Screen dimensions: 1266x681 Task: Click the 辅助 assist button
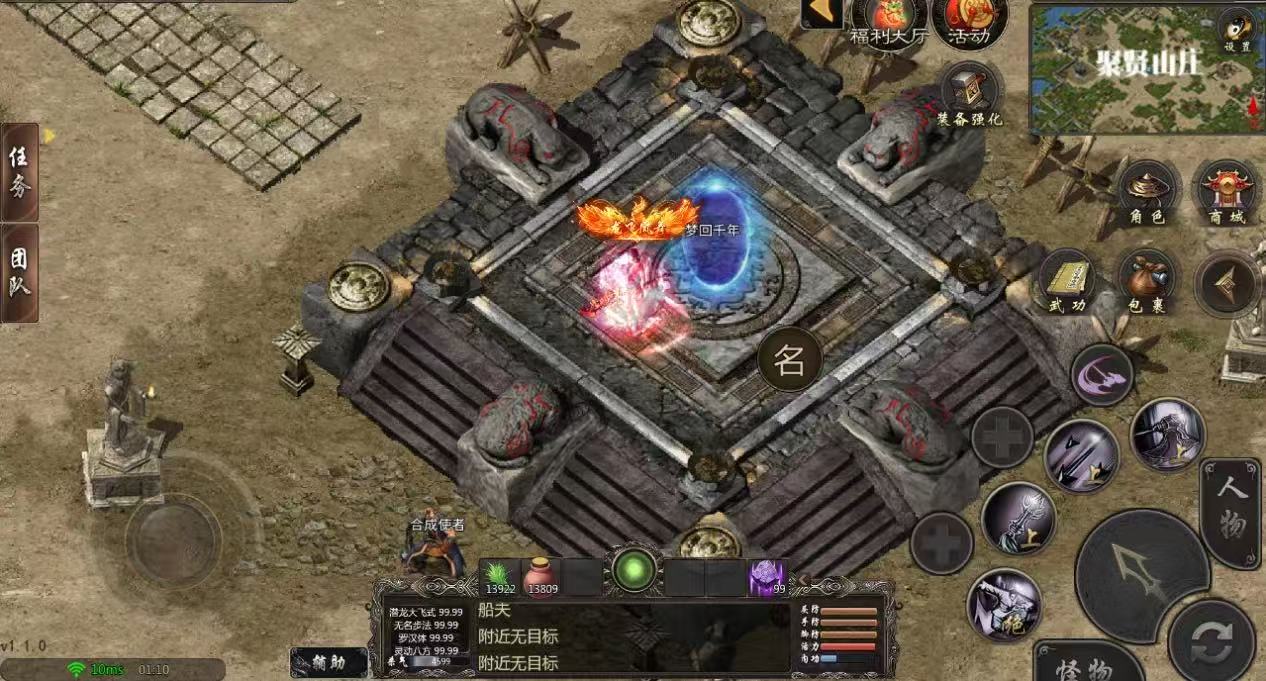click(329, 662)
